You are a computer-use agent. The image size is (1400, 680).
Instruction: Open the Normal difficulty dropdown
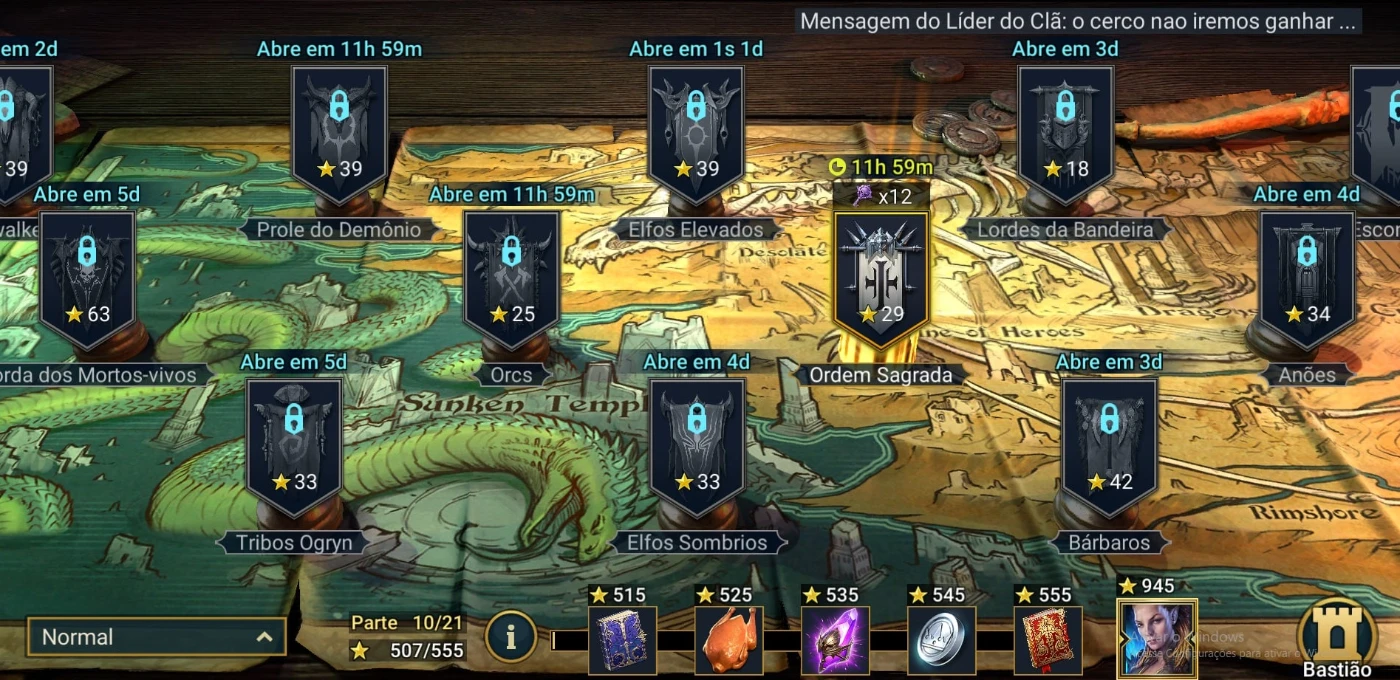point(156,637)
